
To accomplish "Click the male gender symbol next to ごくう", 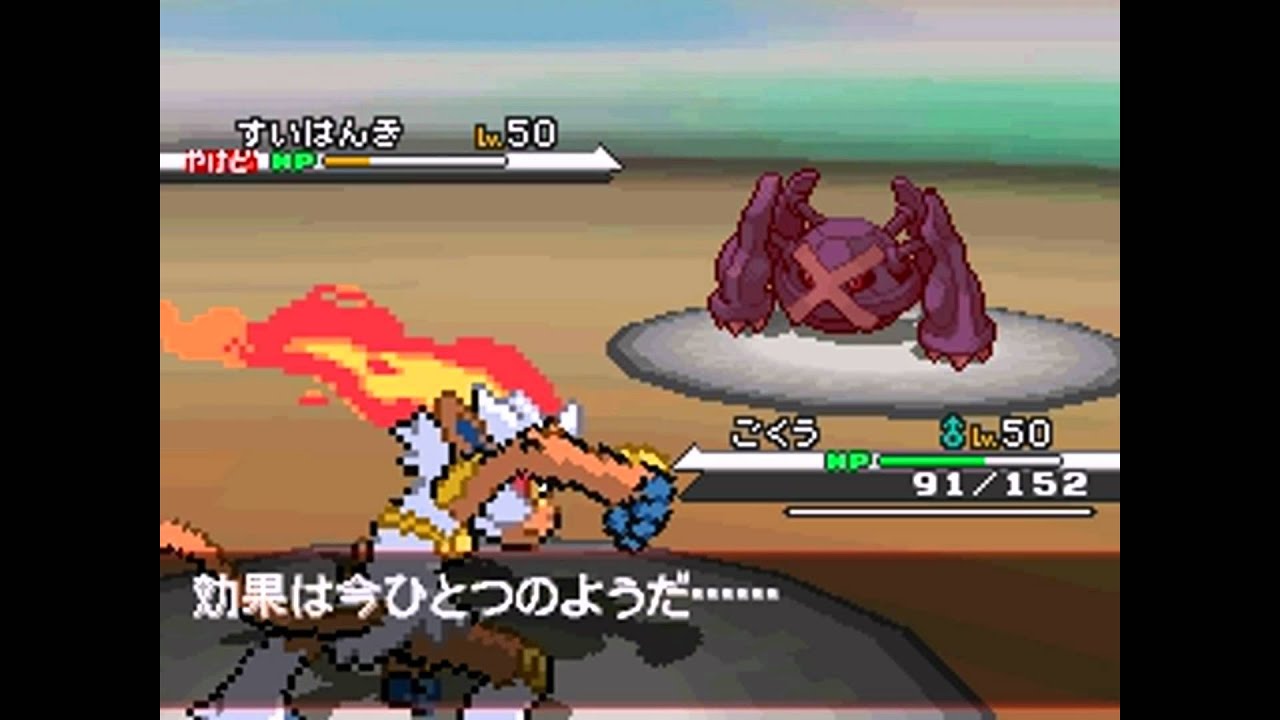I will click(x=953, y=434).
